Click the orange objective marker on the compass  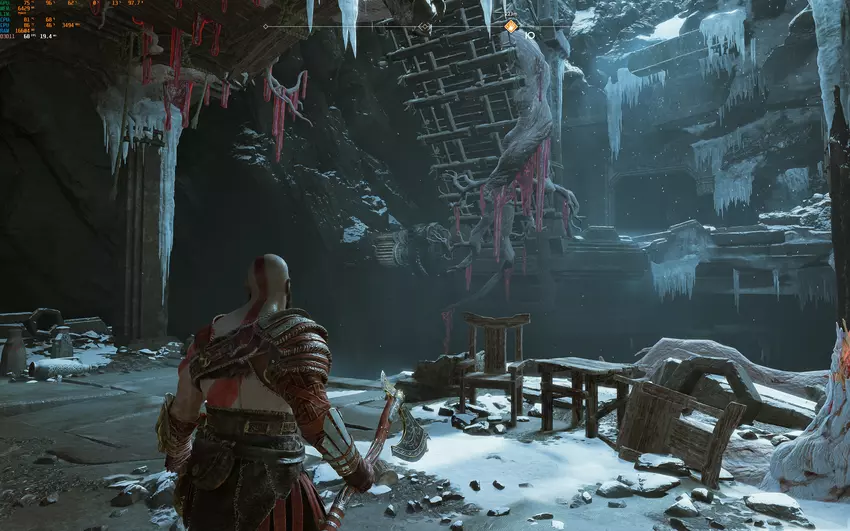(x=511, y=26)
